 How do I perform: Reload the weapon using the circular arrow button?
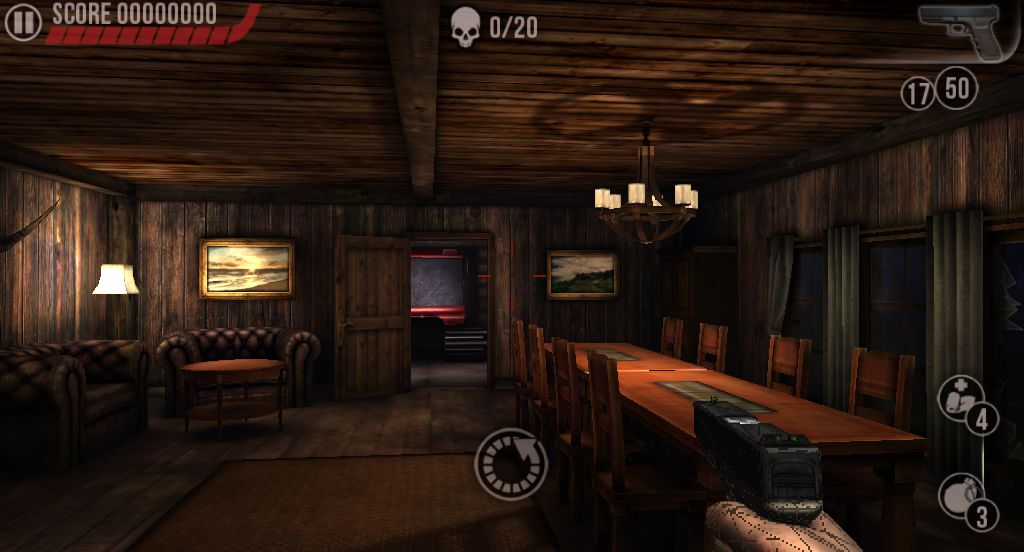(x=511, y=463)
